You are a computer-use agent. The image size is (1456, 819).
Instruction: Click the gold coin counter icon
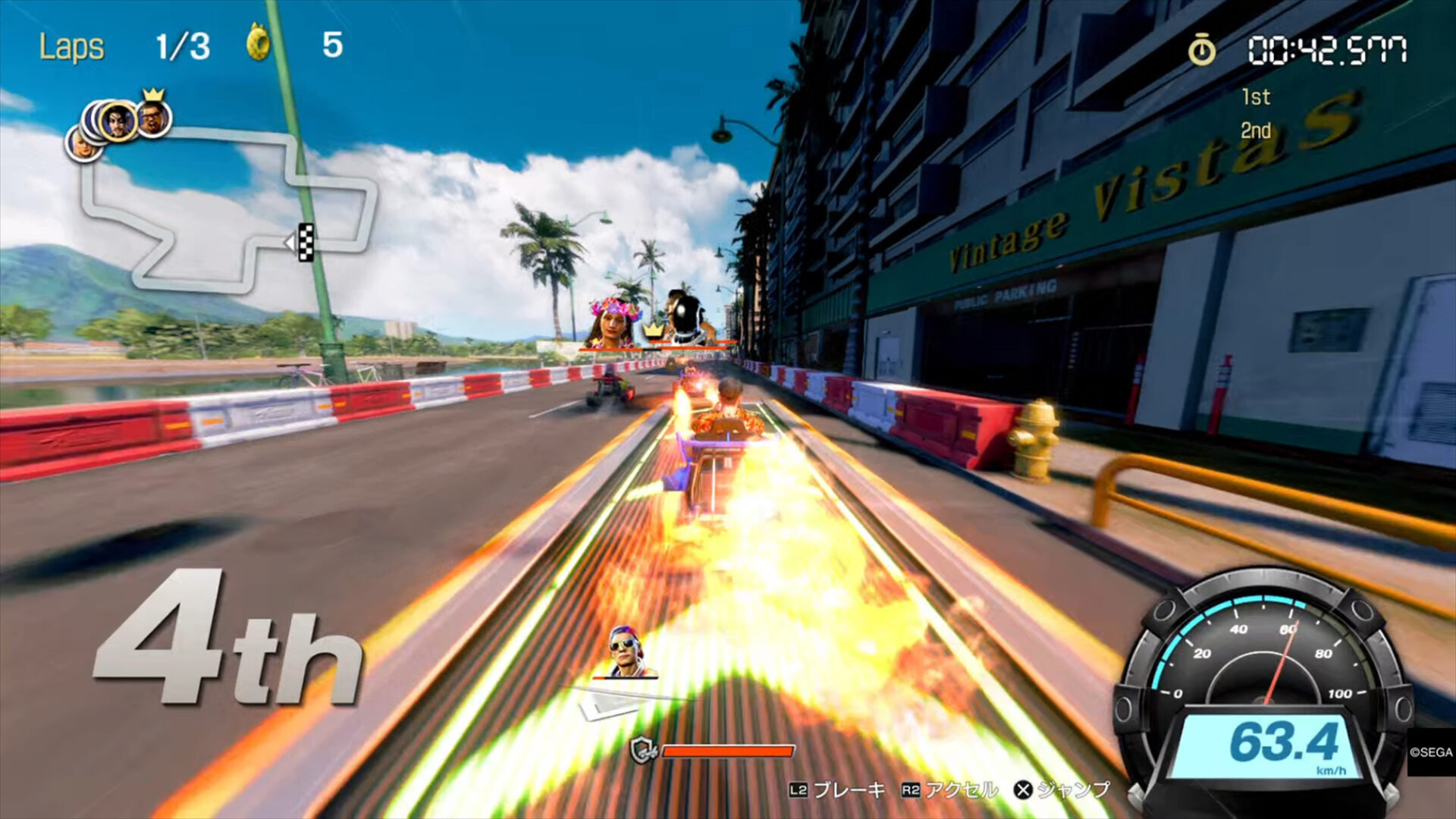[259, 43]
